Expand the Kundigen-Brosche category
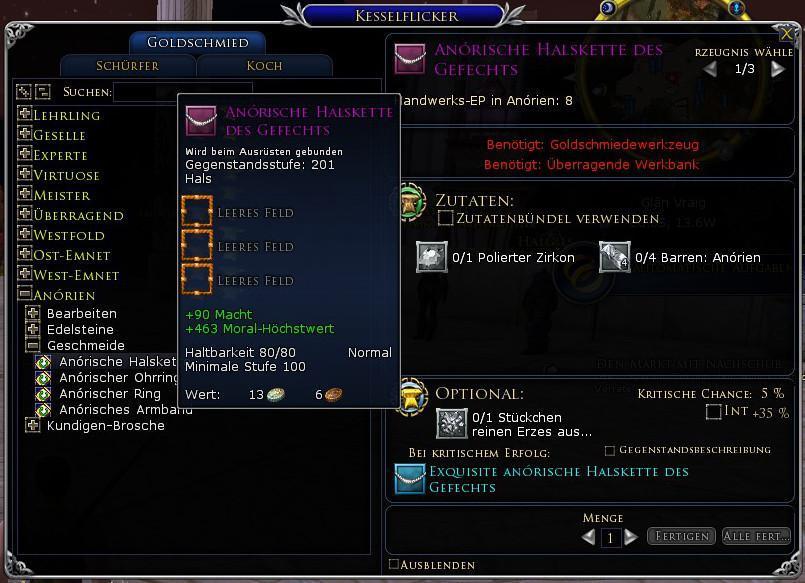 point(33,425)
